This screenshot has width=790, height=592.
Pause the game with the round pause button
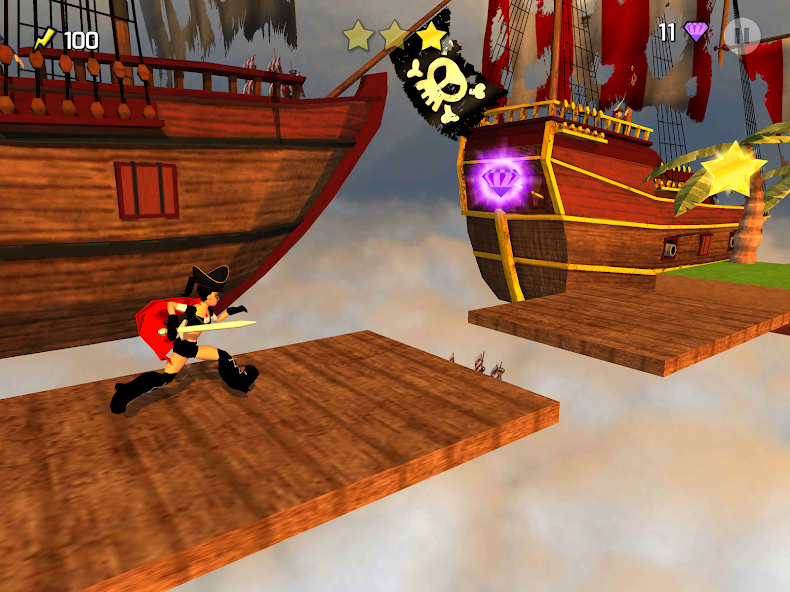pos(741,36)
